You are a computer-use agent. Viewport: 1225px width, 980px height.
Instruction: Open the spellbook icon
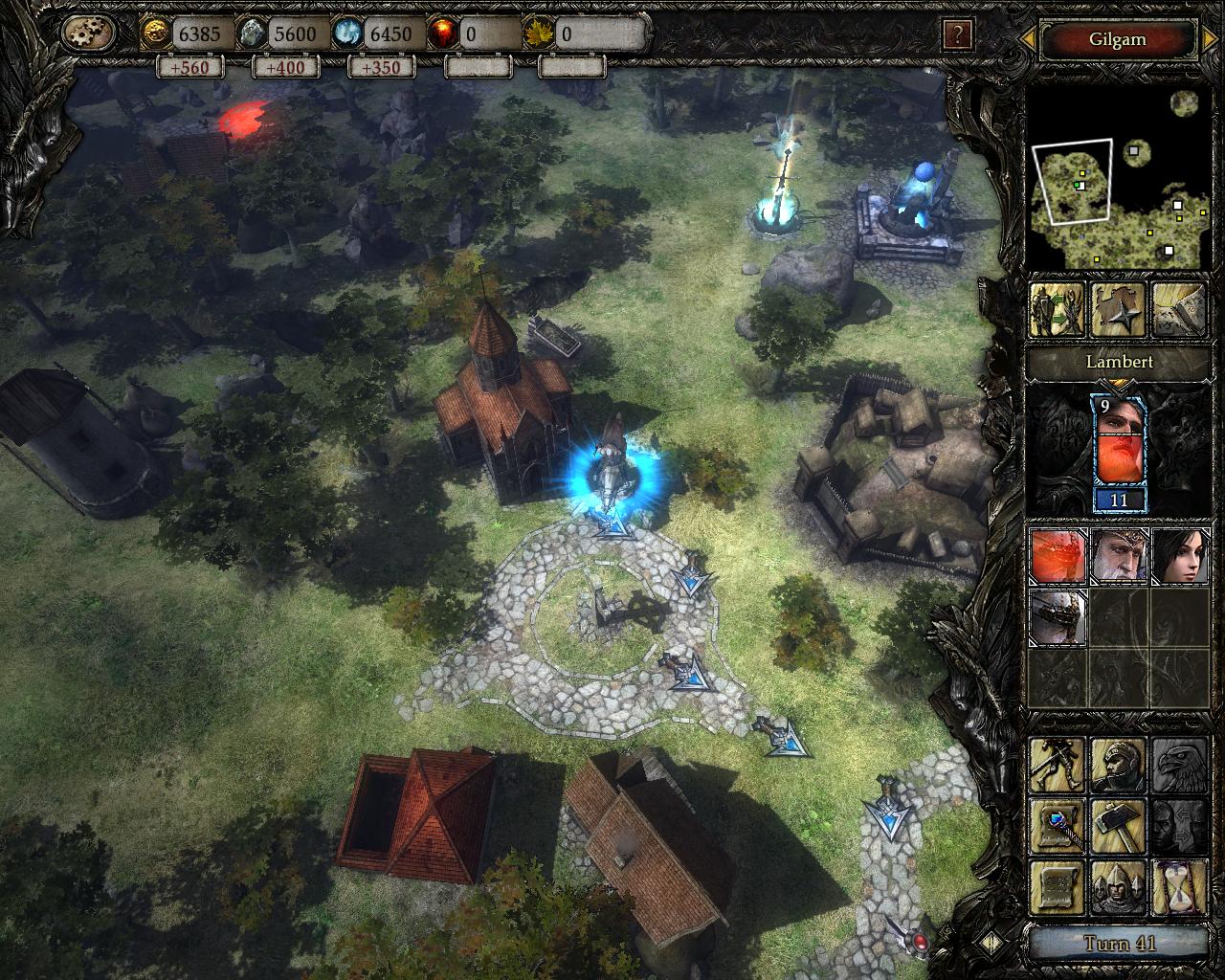point(1177,310)
